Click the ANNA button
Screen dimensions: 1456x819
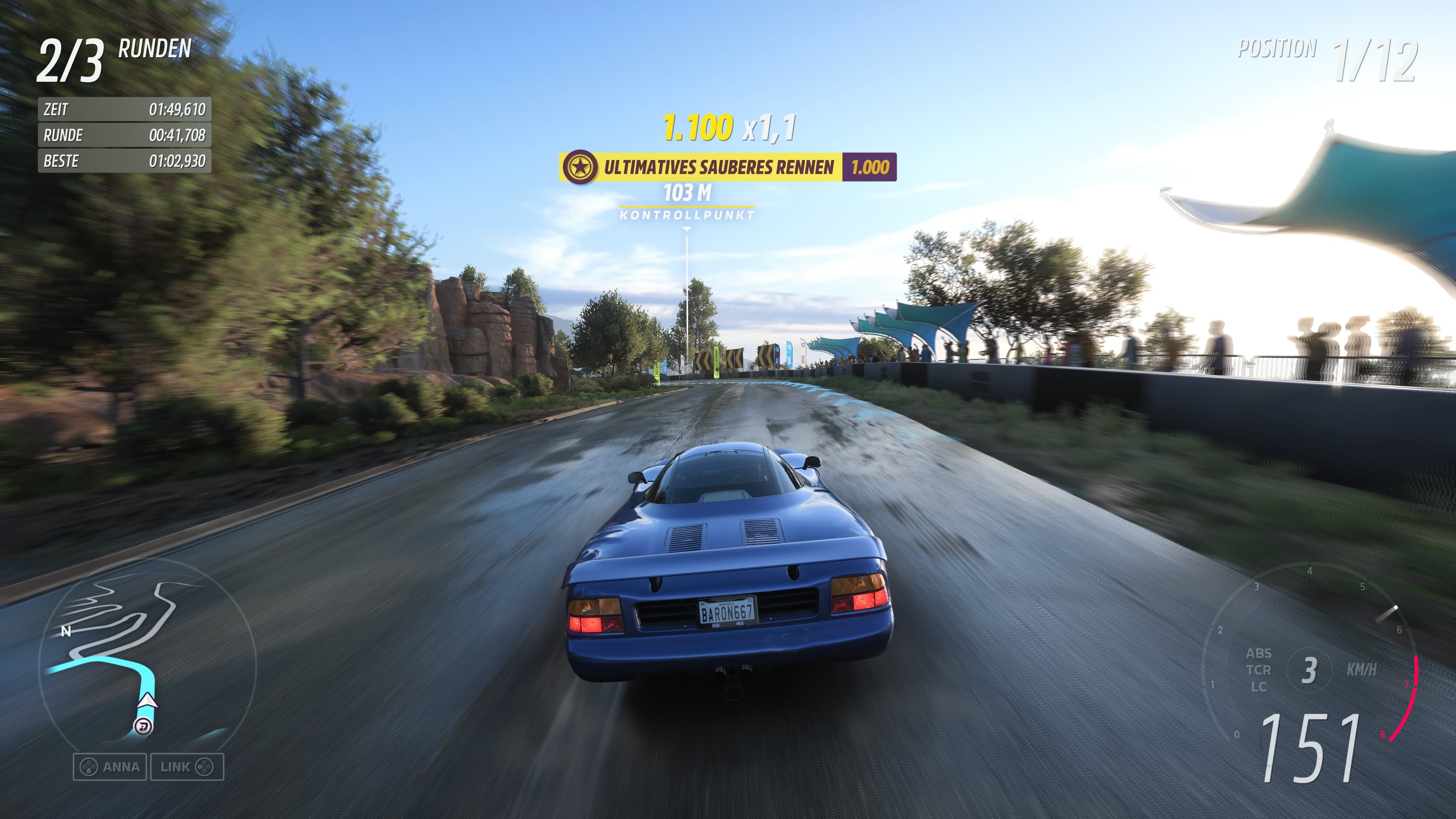[110, 767]
